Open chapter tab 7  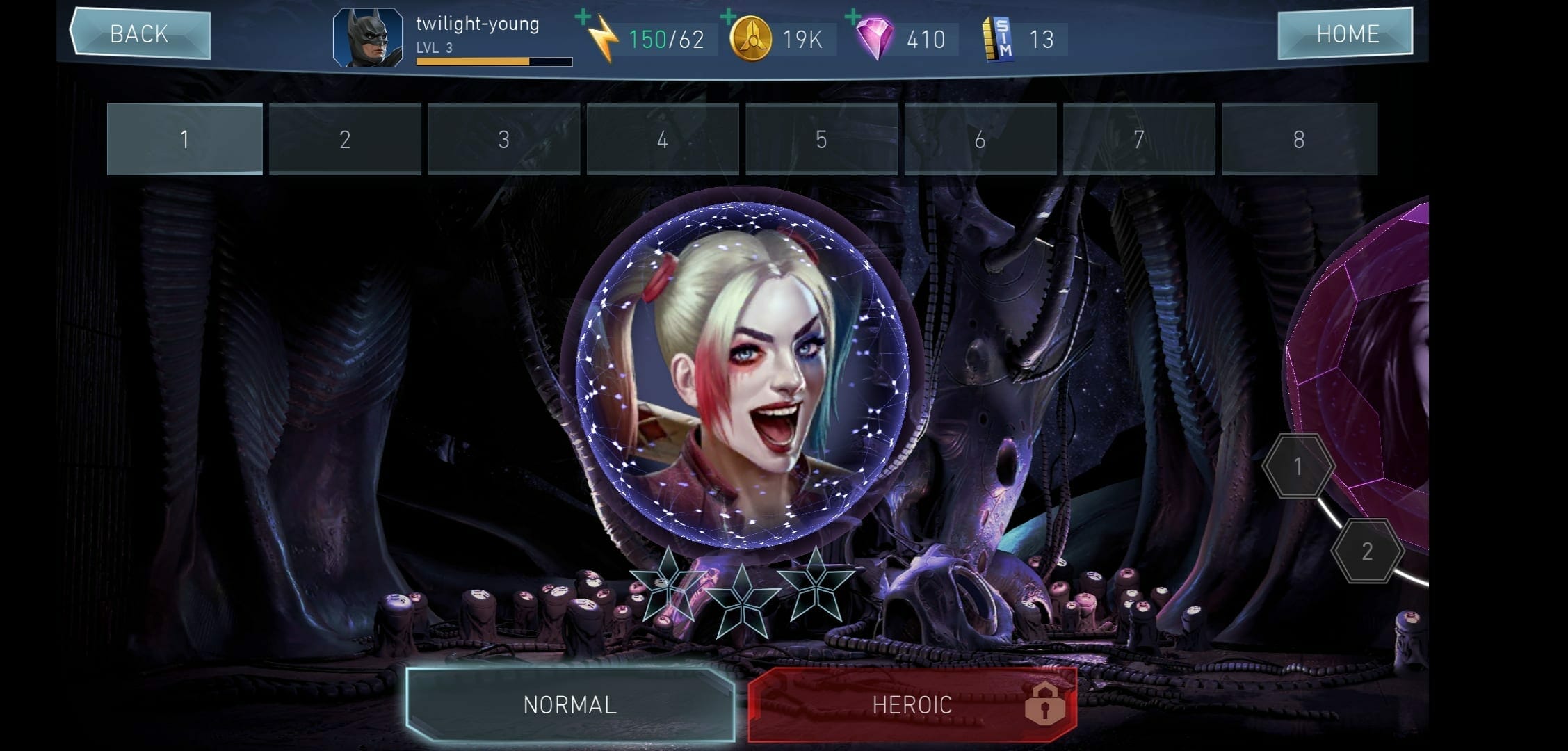[1138, 139]
